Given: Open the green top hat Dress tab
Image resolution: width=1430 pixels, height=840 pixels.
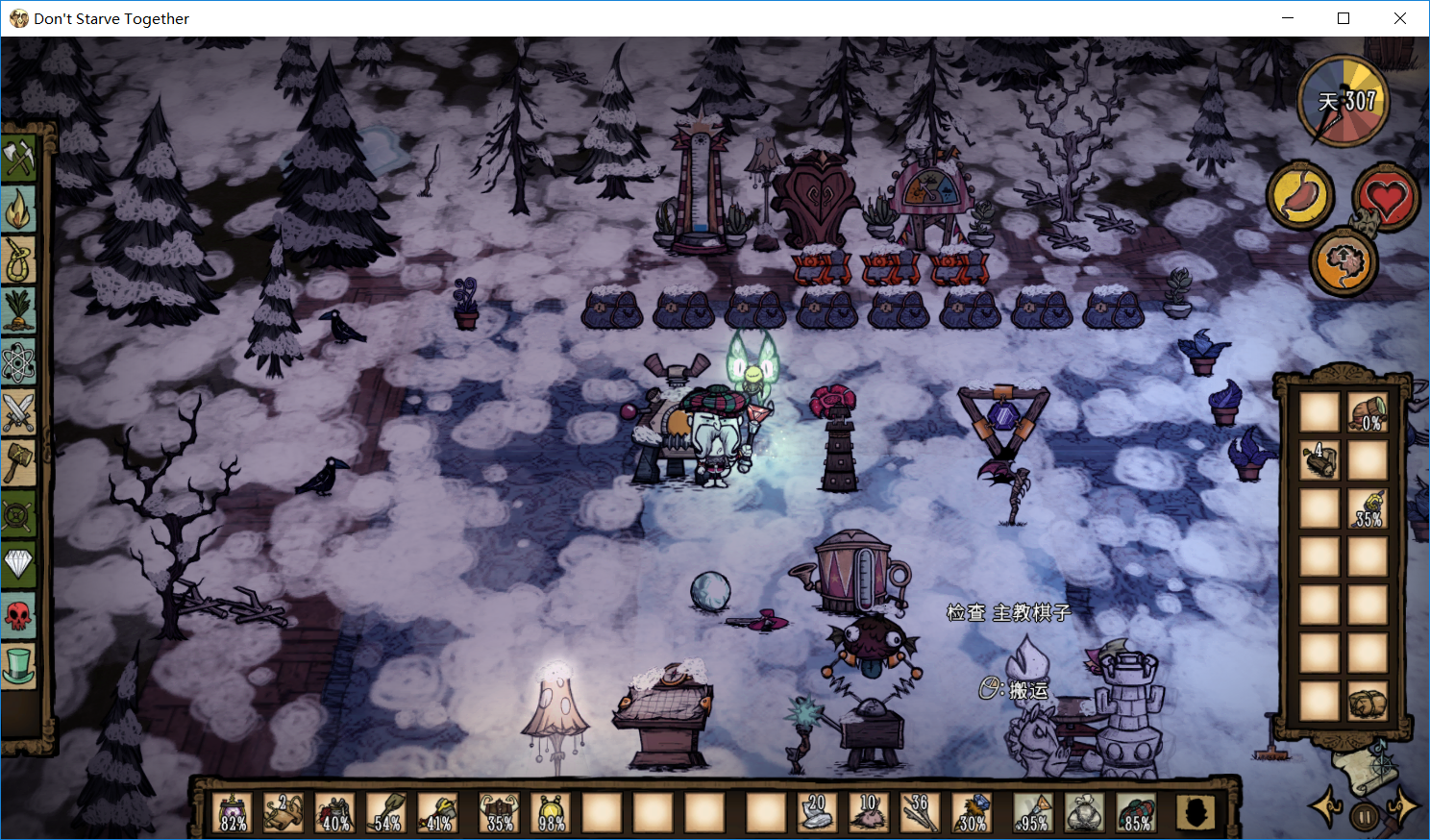Looking at the screenshot, I should pos(18,665).
